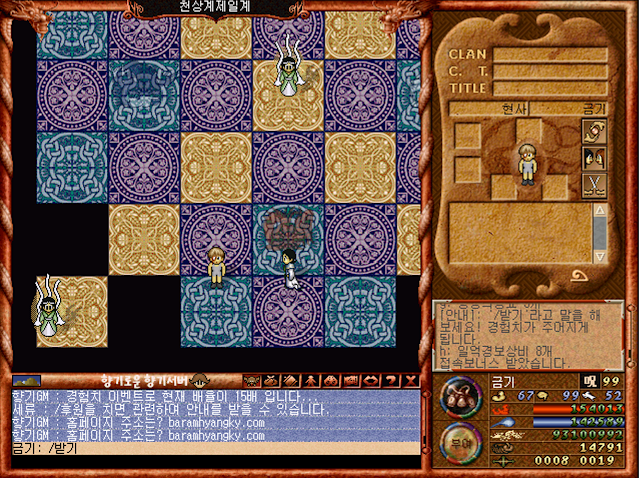Select the TITLE field on the character panel
The image size is (639, 478).
[548, 88]
